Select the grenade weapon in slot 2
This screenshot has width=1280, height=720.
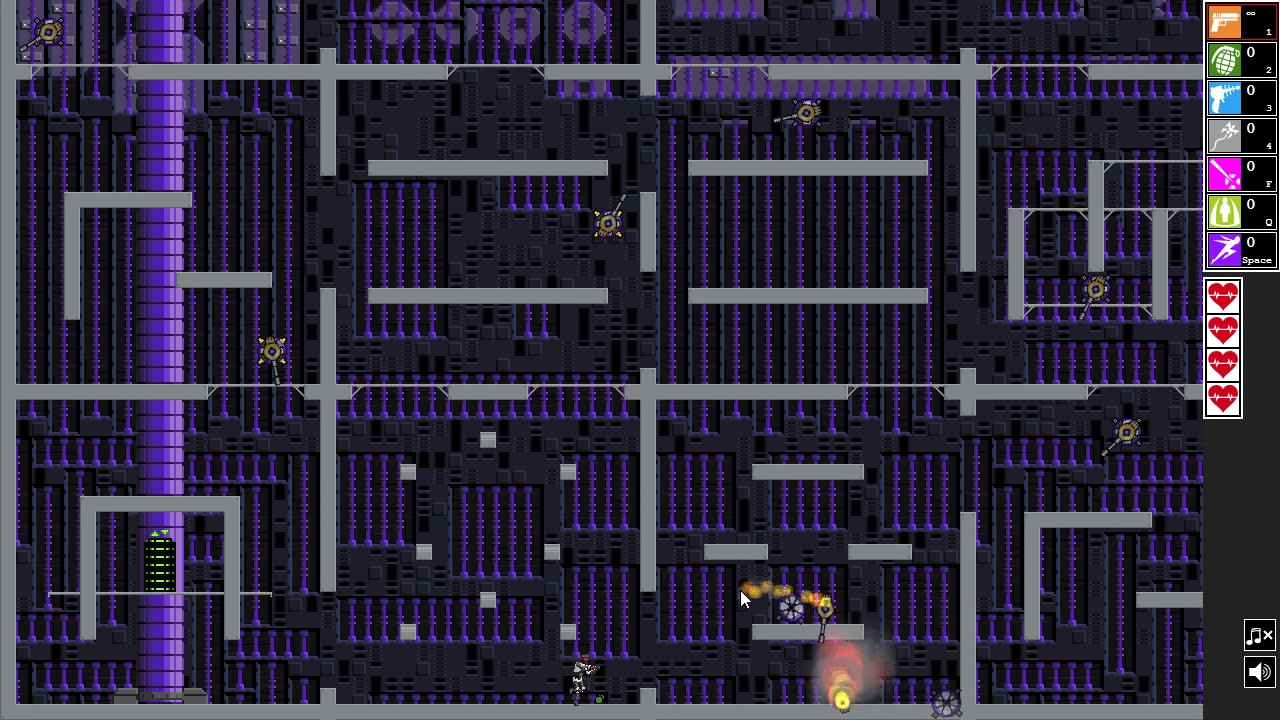click(x=1225, y=59)
